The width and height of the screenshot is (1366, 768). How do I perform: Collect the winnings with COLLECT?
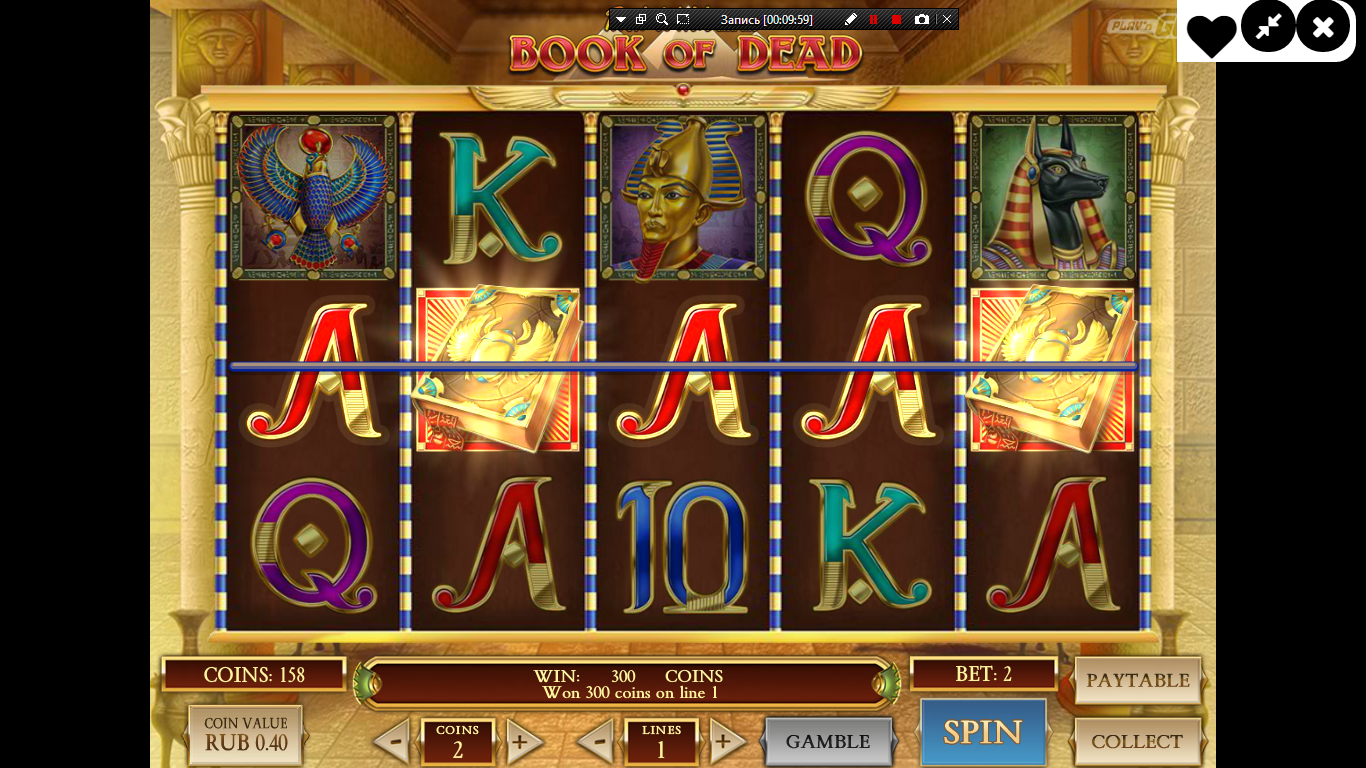(1137, 741)
